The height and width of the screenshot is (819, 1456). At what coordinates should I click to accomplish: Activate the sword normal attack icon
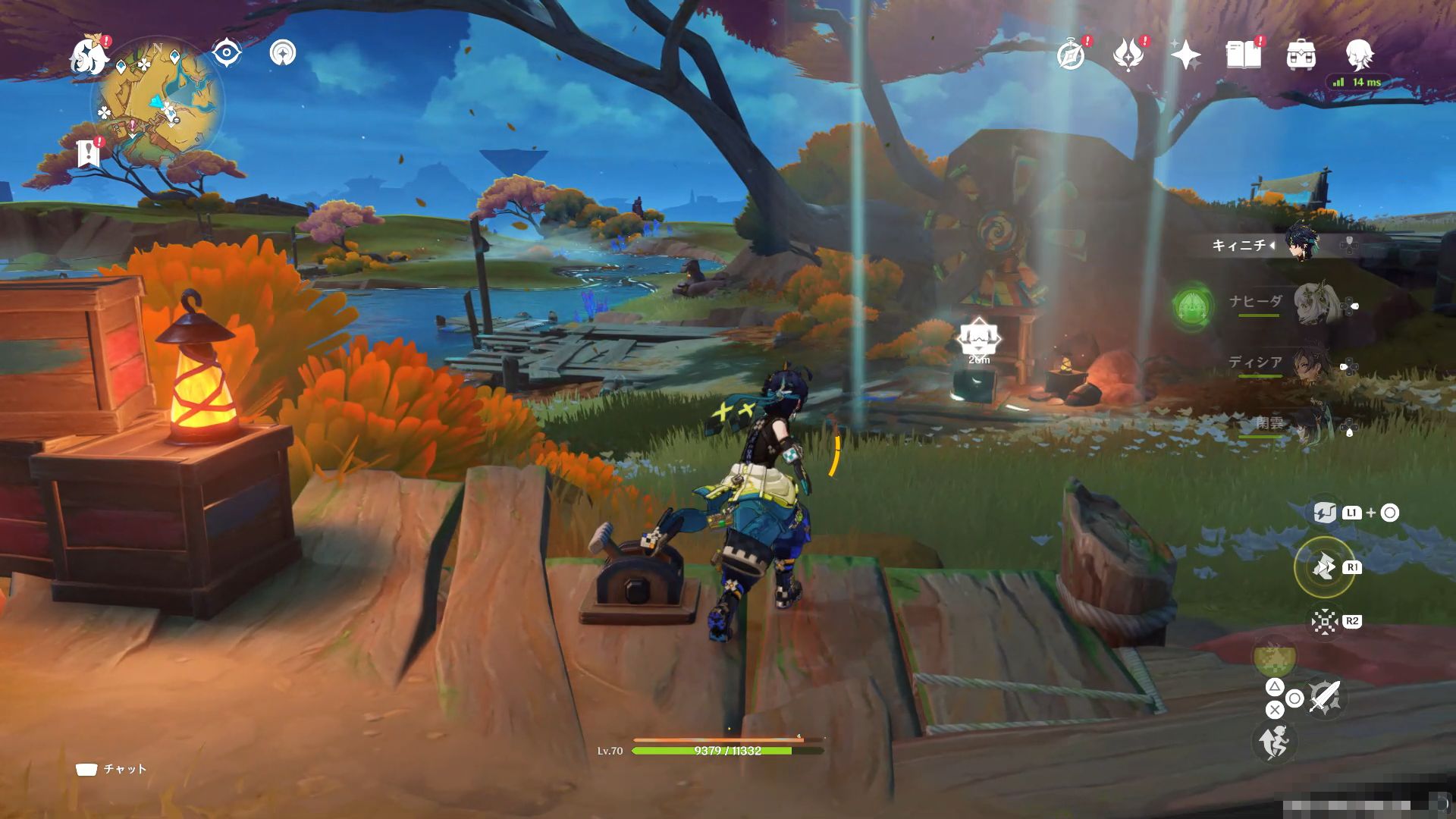tap(1325, 696)
